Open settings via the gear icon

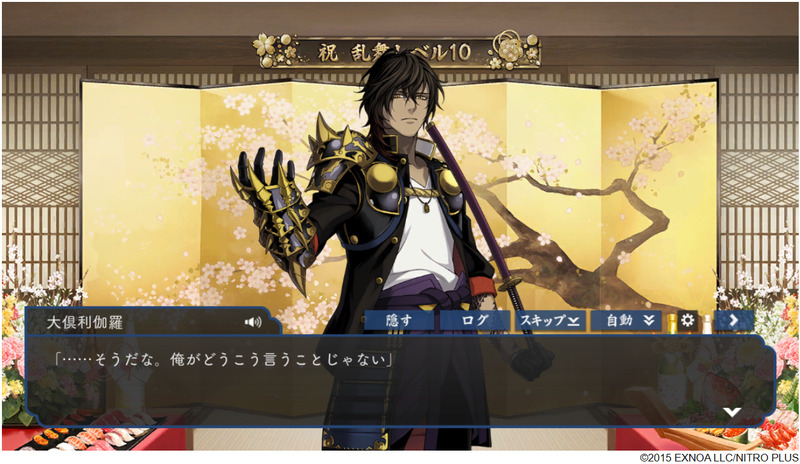click(x=688, y=321)
